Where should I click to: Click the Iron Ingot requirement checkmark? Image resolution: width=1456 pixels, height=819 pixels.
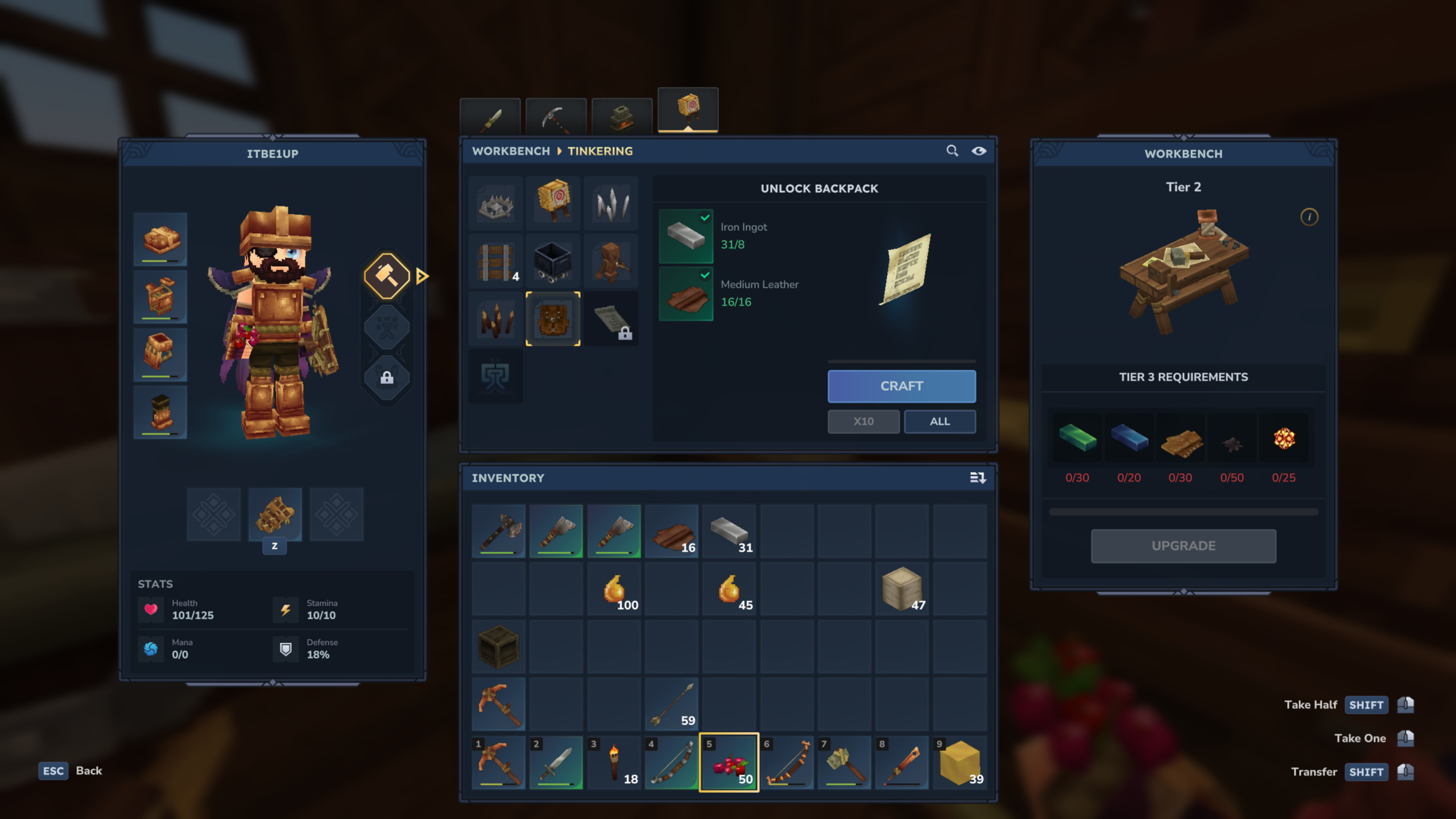(x=704, y=217)
